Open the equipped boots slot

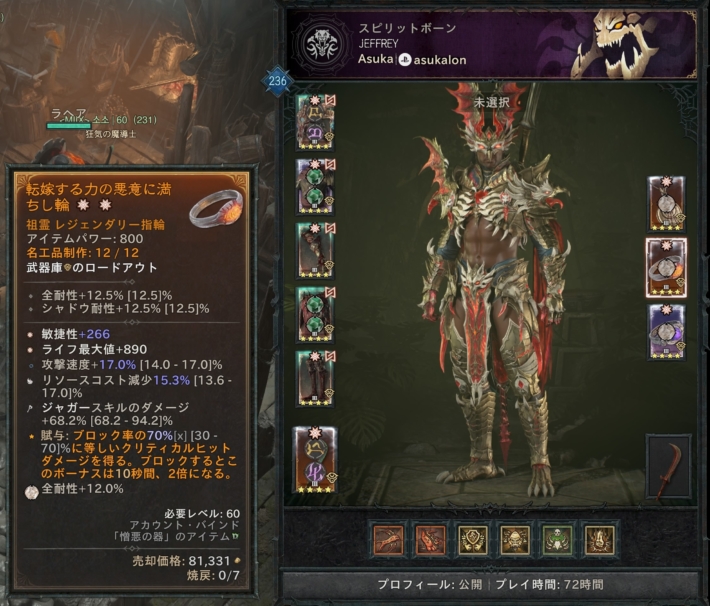[314, 377]
